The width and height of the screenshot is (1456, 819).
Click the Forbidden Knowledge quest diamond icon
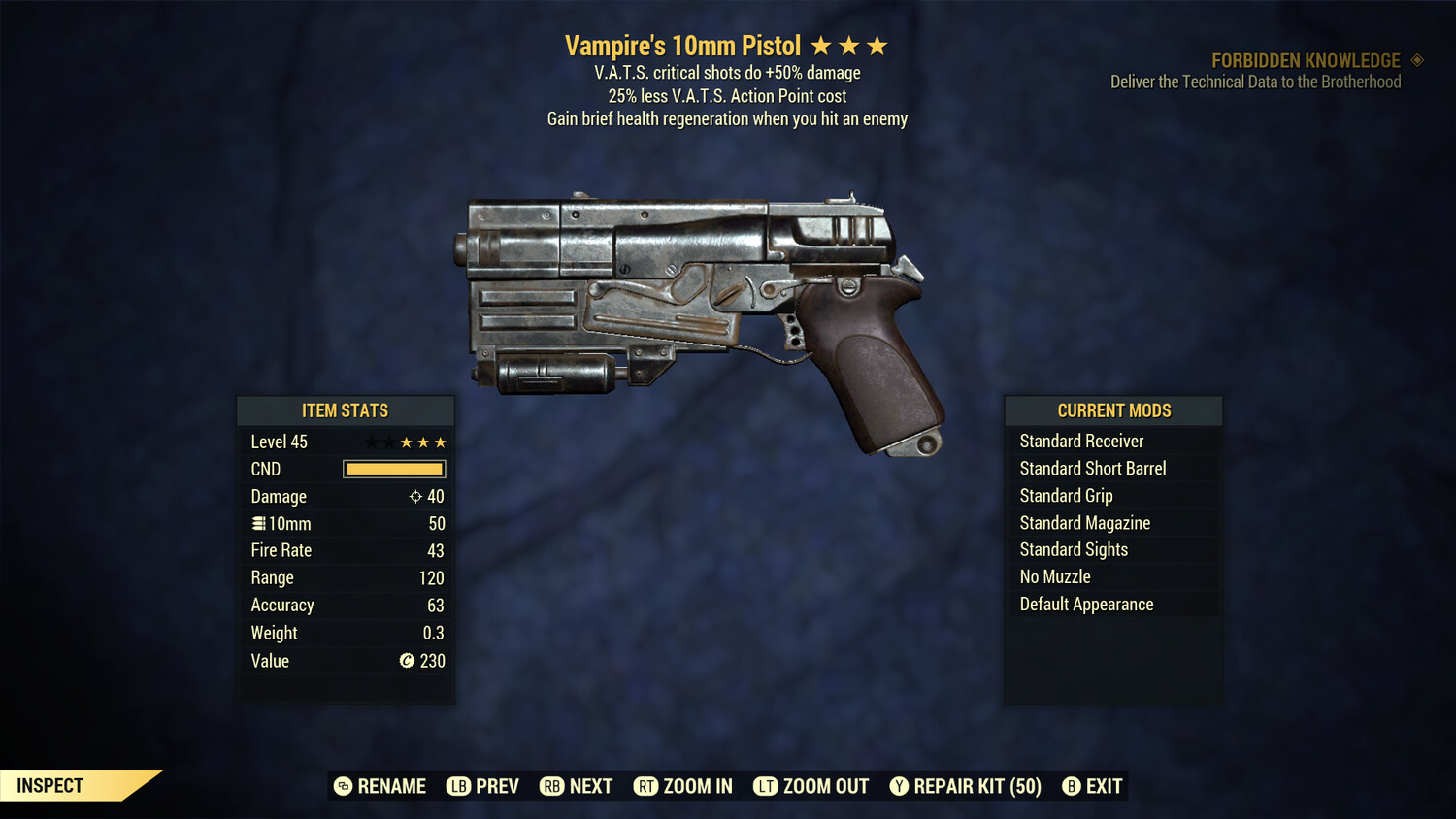point(1415,60)
